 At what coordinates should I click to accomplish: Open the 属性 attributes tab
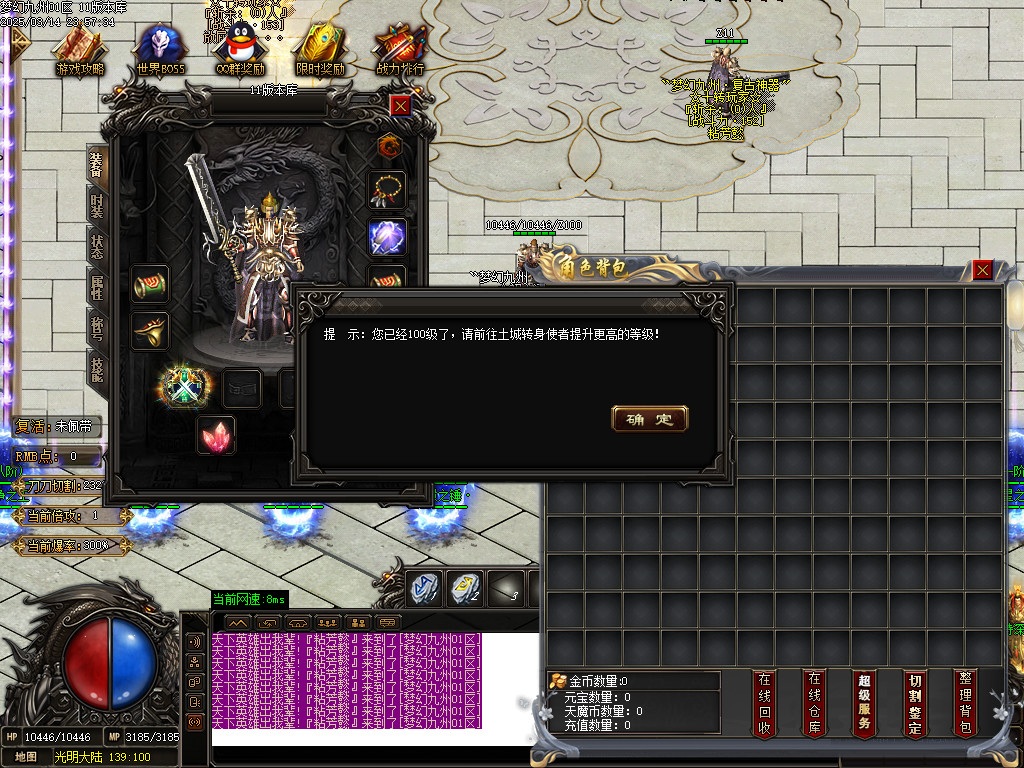[97, 287]
